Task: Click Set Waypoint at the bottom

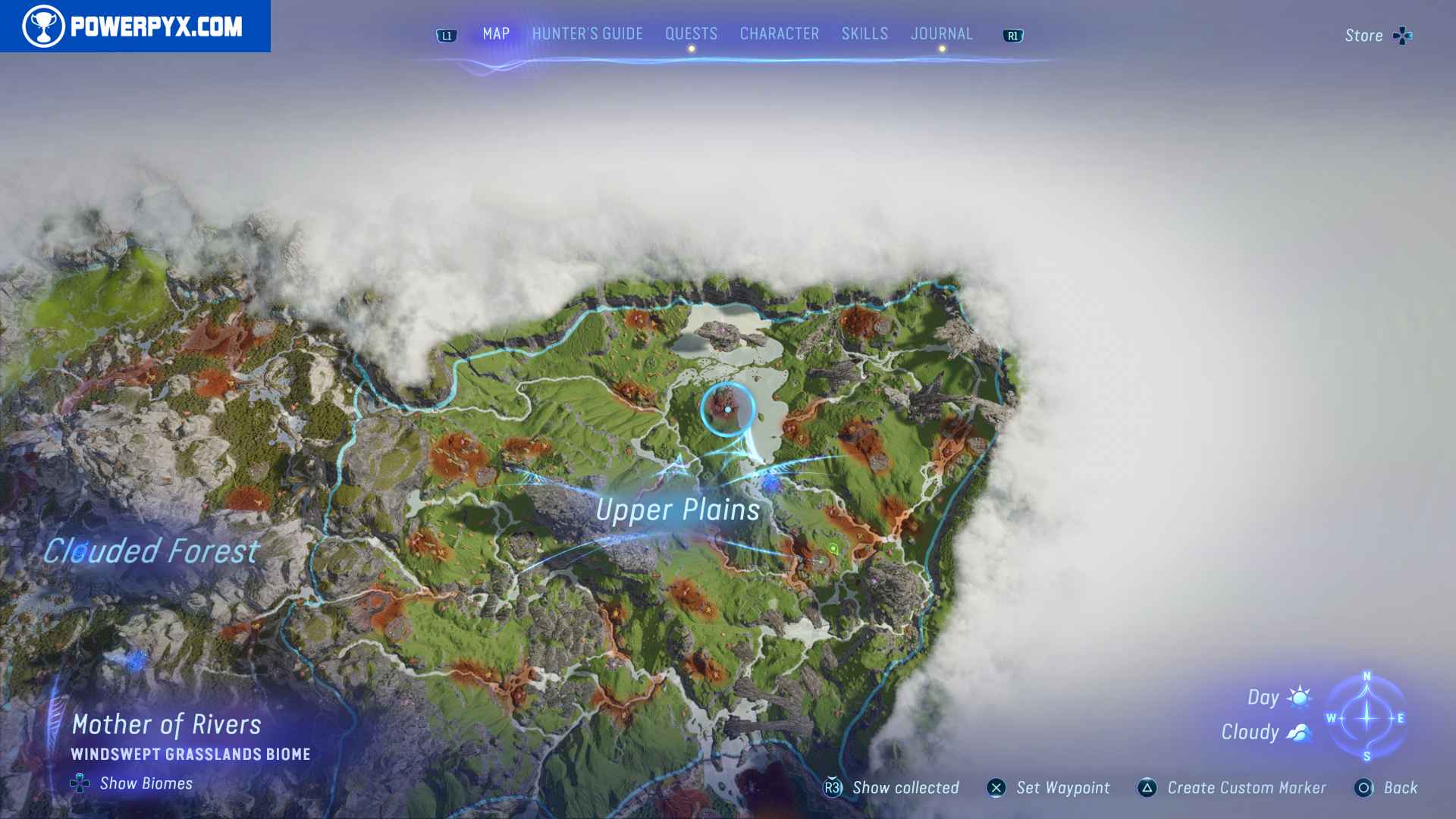Action: [x=1063, y=788]
